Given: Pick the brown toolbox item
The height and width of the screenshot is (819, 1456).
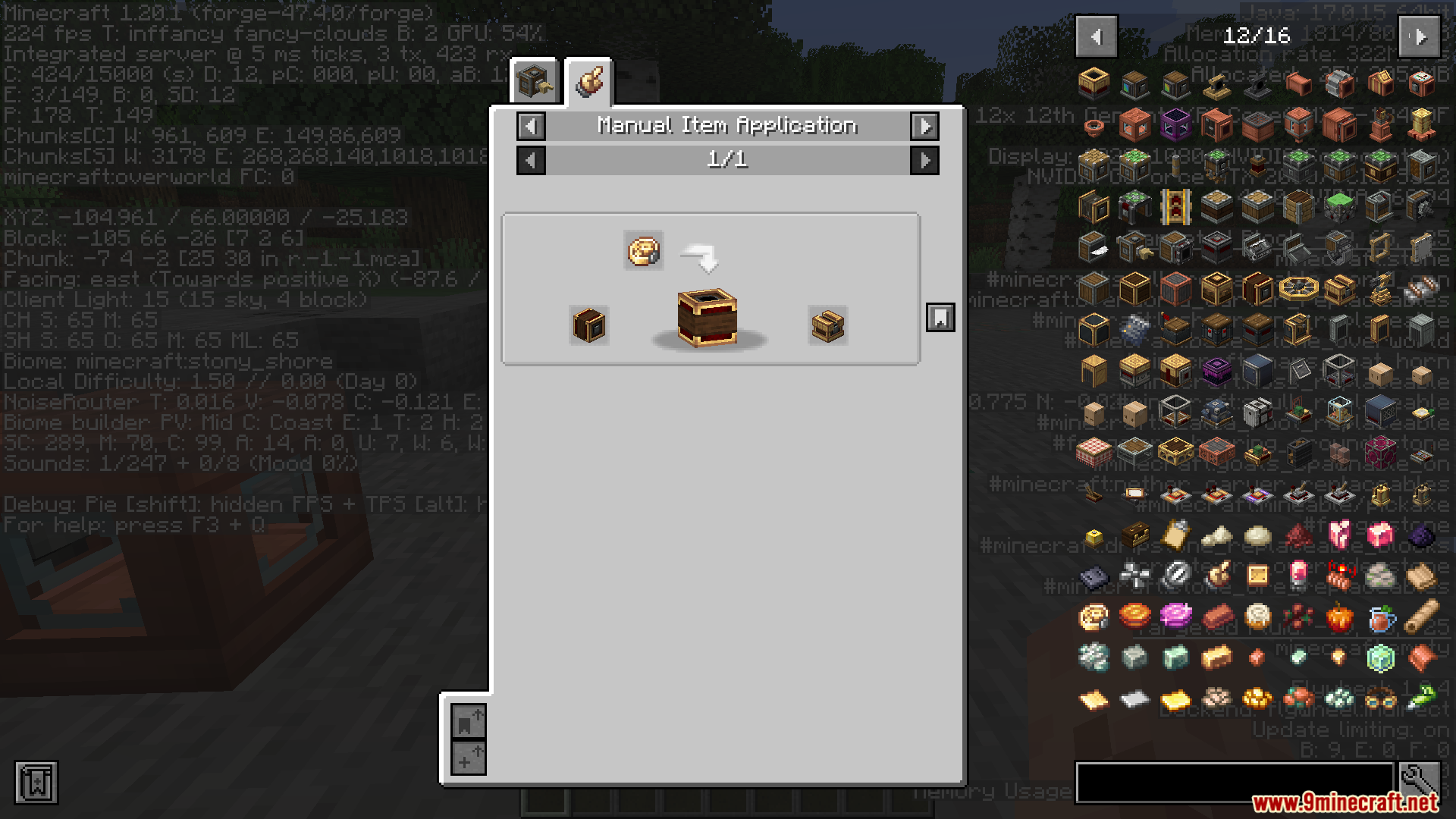Looking at the screenshot, I should coord(1134,536).
